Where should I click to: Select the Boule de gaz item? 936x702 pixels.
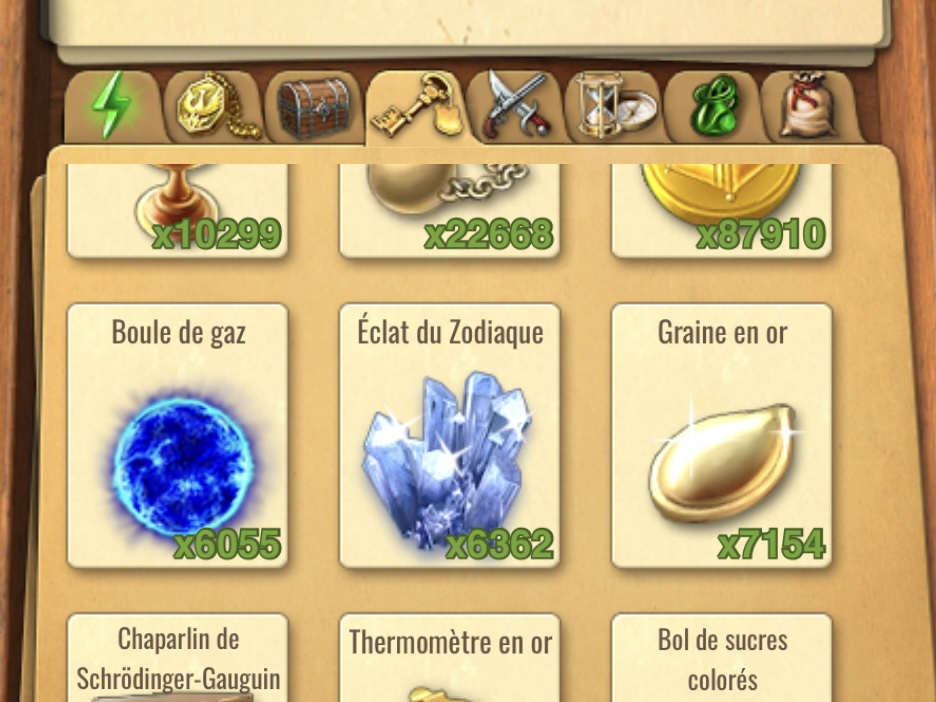[x=178, y=436]
